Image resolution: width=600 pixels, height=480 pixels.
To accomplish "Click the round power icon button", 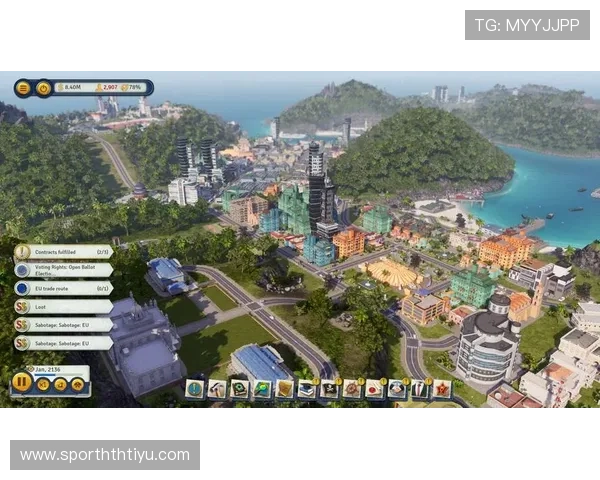I will coord(44,88).
